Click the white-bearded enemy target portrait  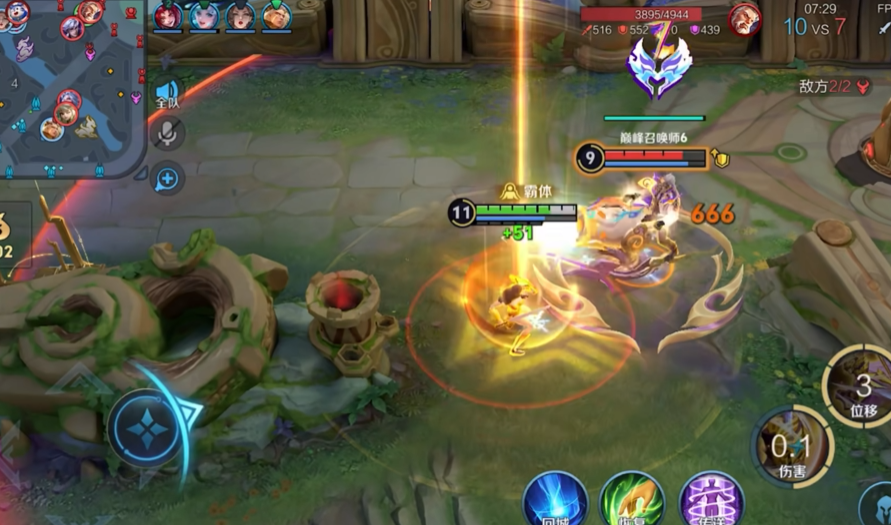[743, 19]
